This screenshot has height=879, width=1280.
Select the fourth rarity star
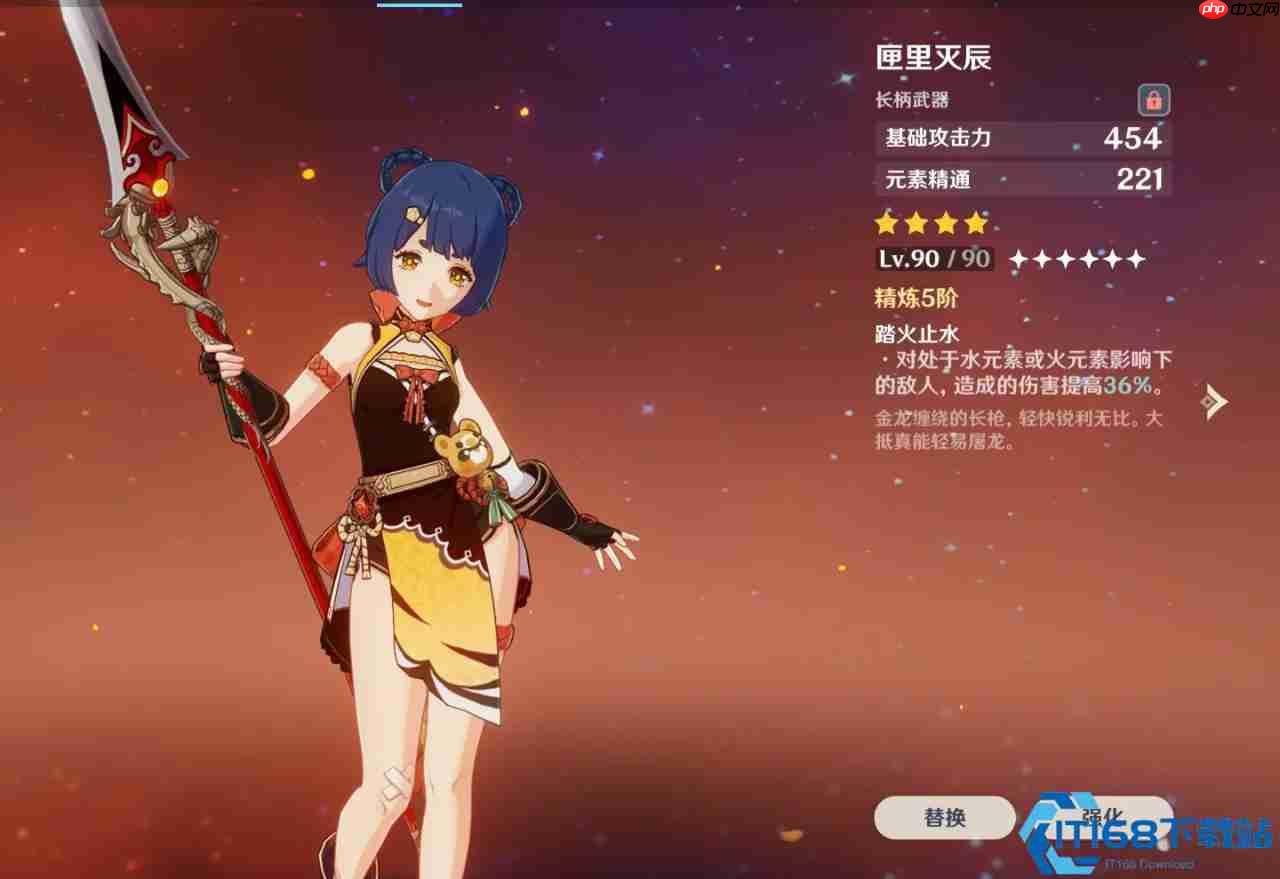tap(976, 223)
